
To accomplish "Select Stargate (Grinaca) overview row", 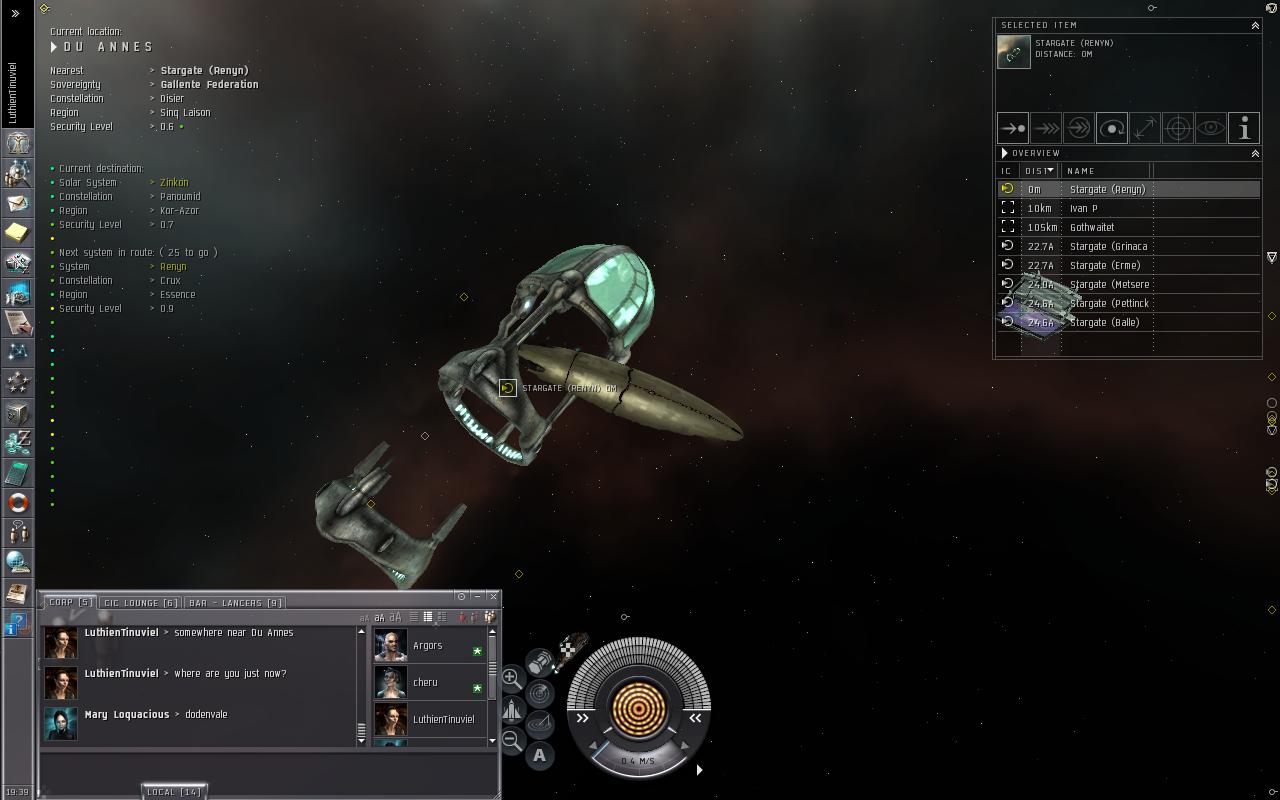I will [x=1108, y=246].
